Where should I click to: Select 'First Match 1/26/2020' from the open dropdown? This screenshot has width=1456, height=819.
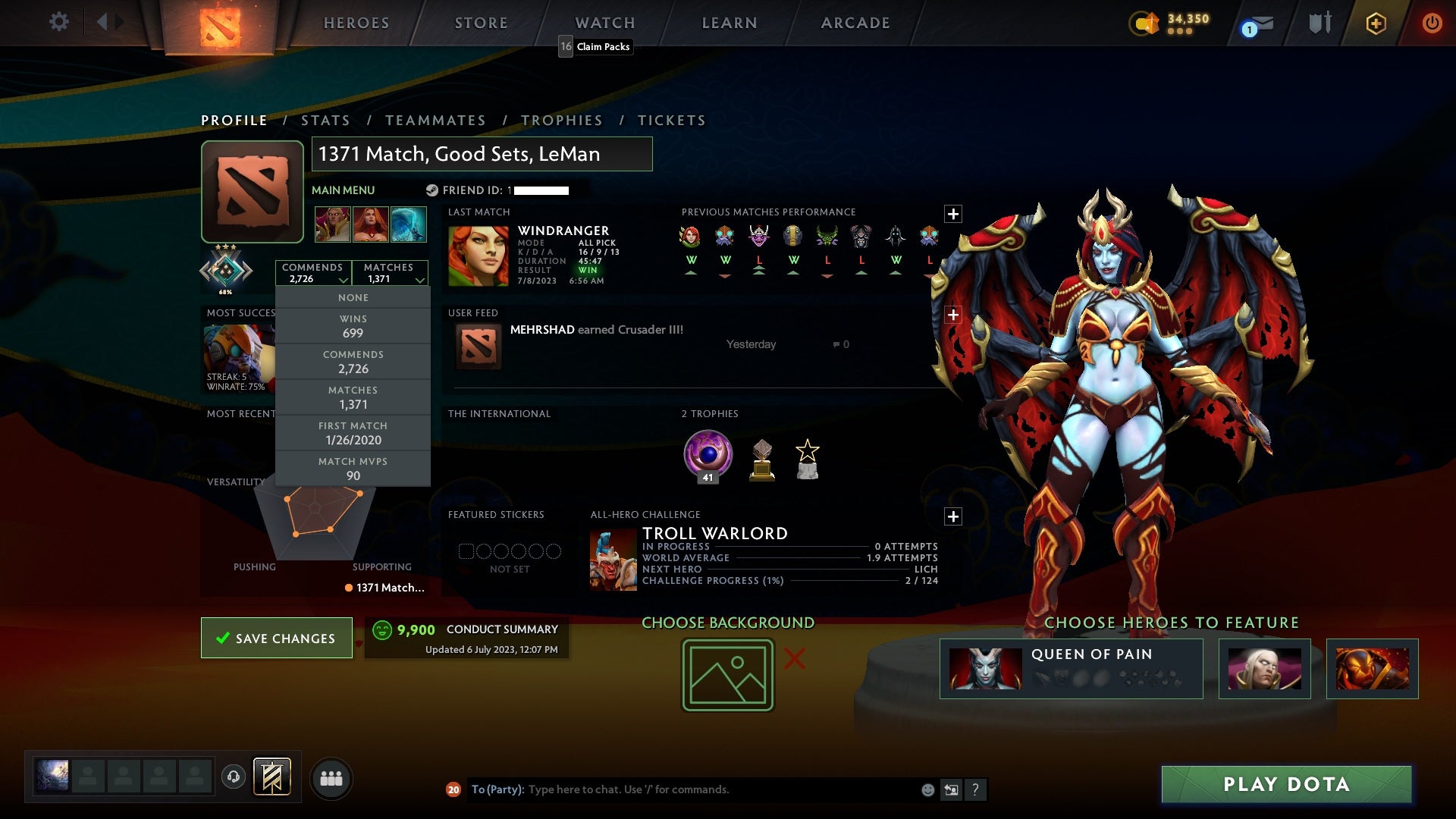(353, 433)
